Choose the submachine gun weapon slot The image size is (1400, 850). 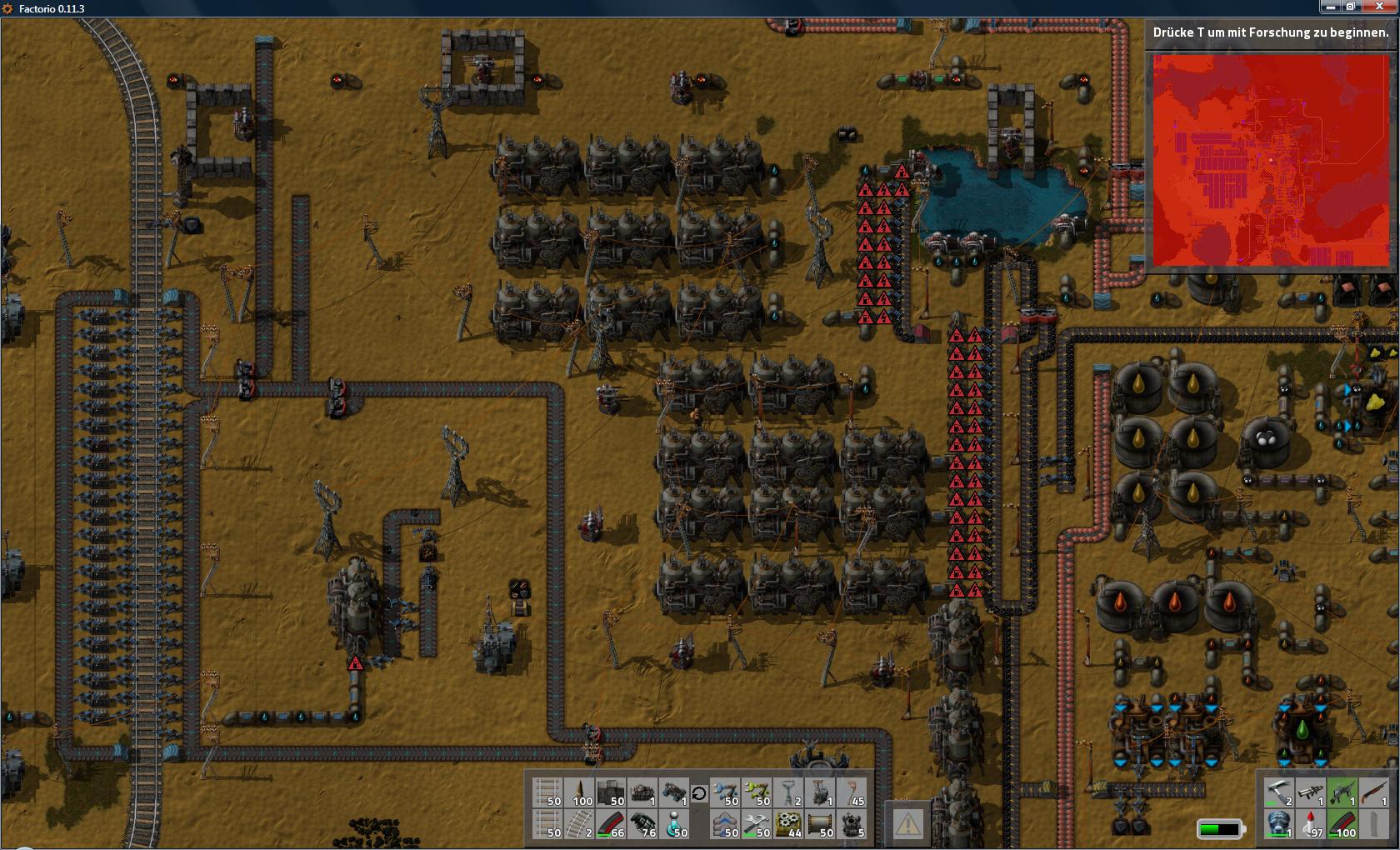1342,792
